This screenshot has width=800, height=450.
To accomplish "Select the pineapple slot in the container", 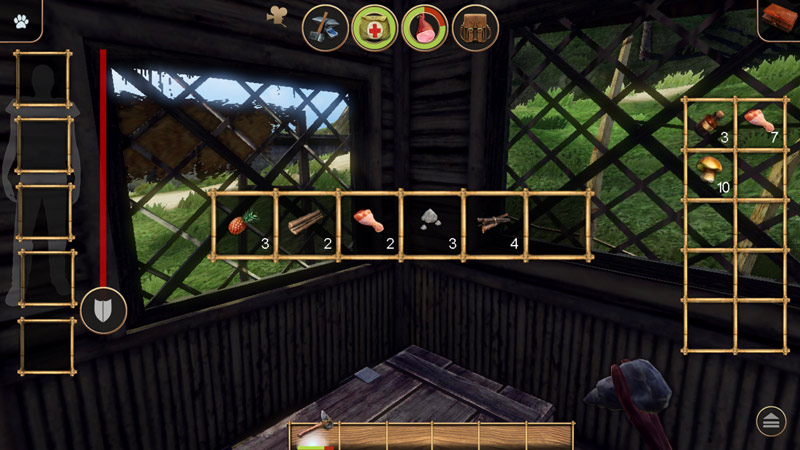I will [244, 225].
